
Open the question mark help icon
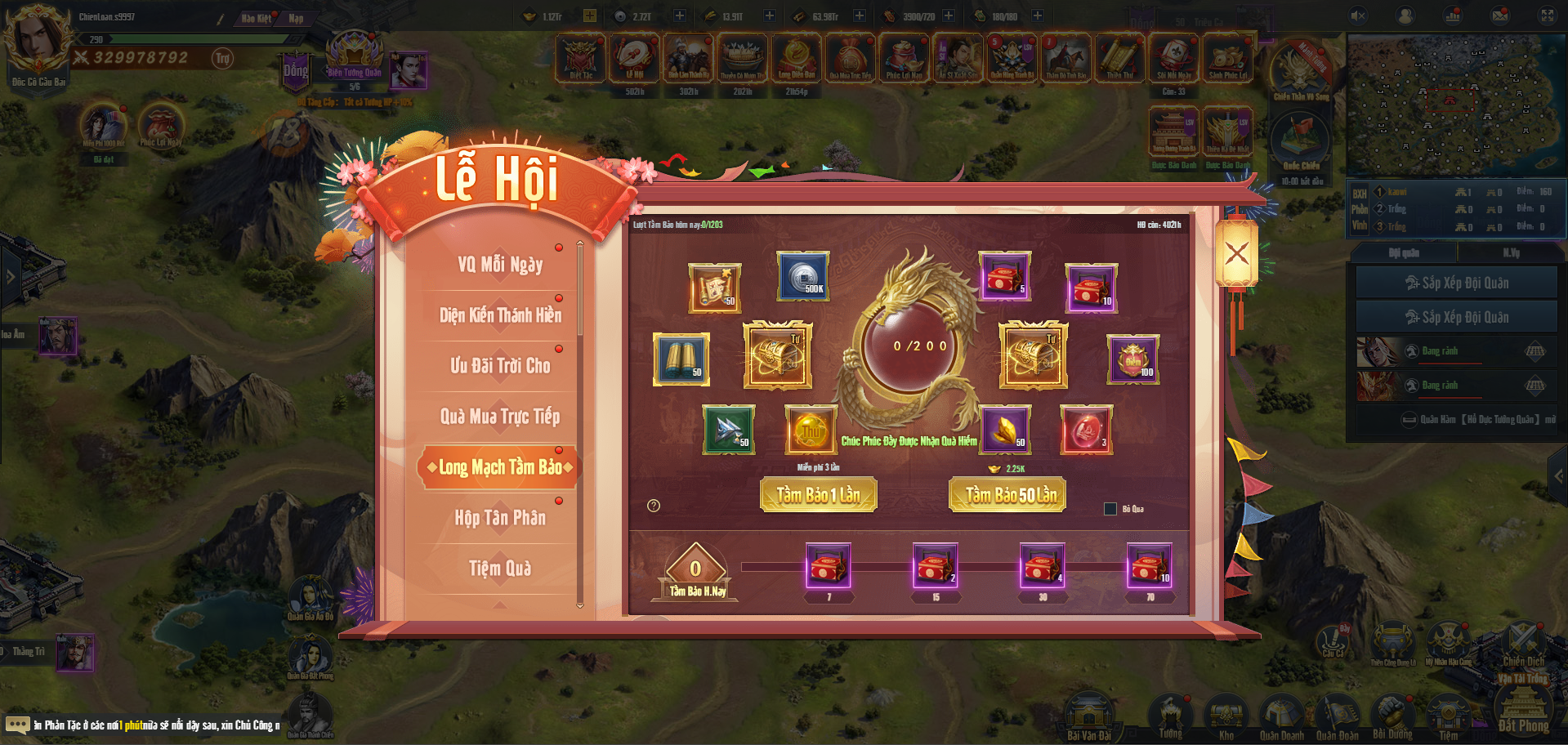(x=654, y=506)
